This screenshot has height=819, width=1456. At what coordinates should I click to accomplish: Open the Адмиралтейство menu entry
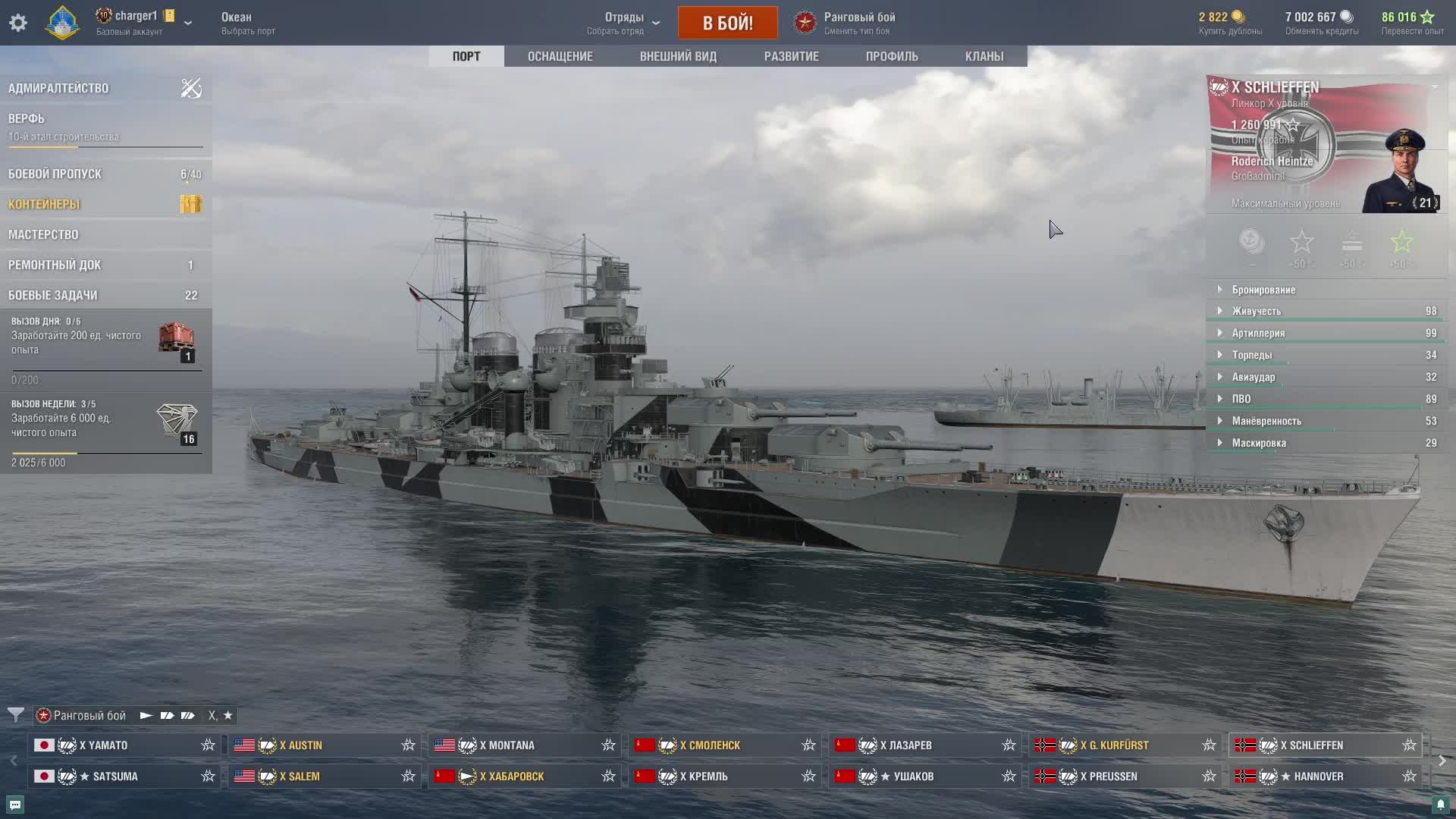coord(58,88)
